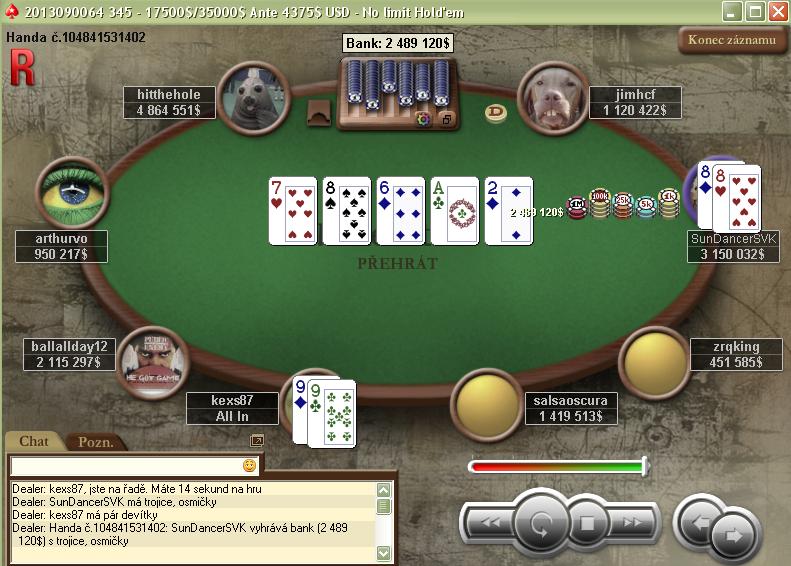The width and height of the screenshot is (791, 566).
Task: Pop out the chat window
Action: (257, 440)
